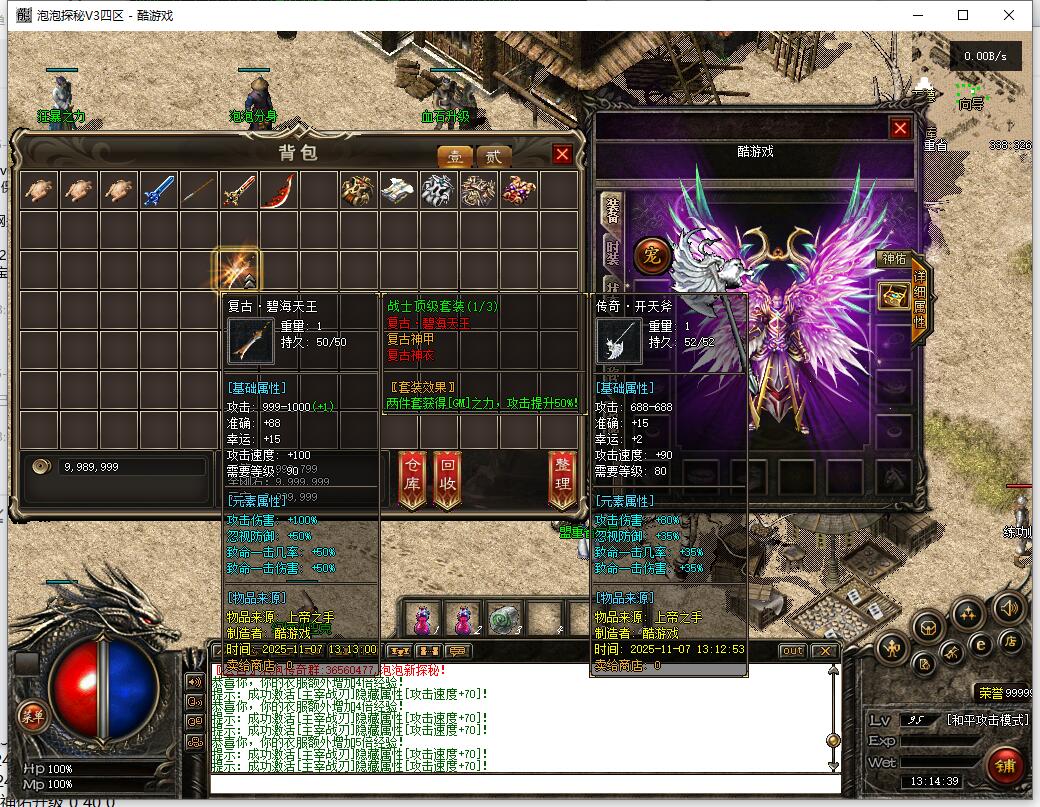Viewport: 1040px width, 807px height.
Task: Expand the 详细属性 detailed attributes panel
Action: [920, 300]
